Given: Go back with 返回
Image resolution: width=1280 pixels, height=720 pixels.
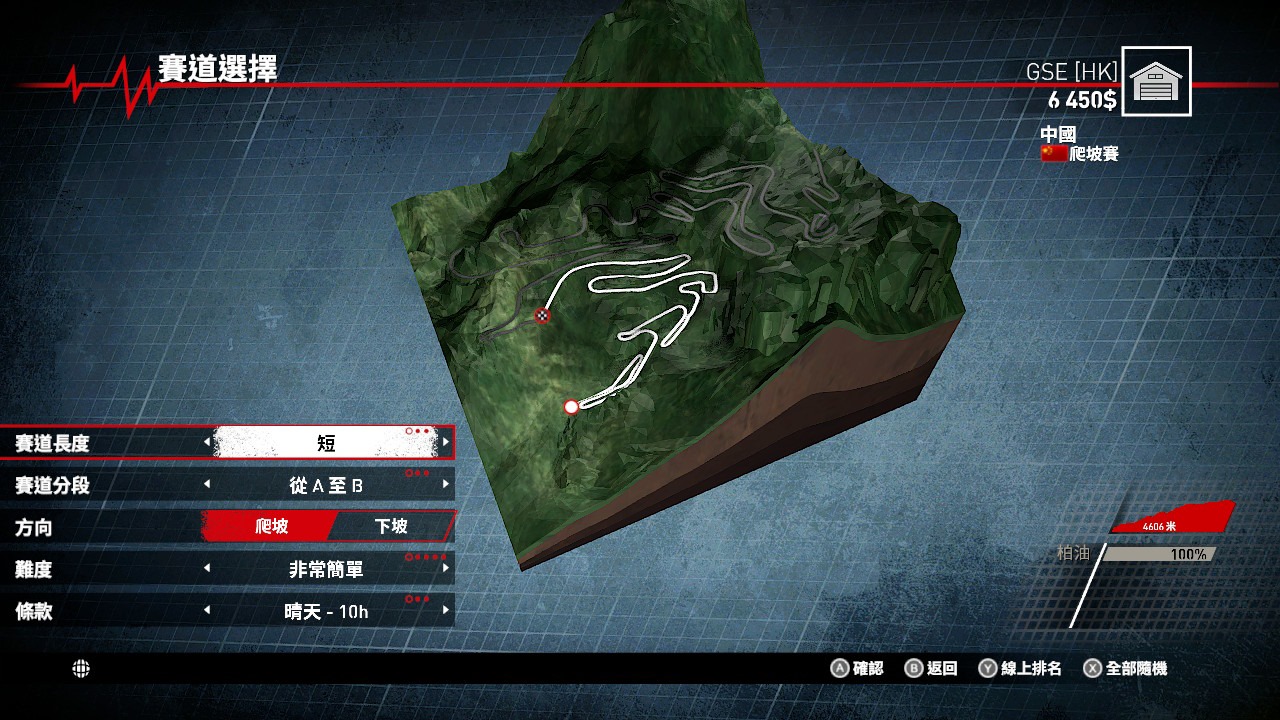Looking at the screenshot, I should (931, 668).
